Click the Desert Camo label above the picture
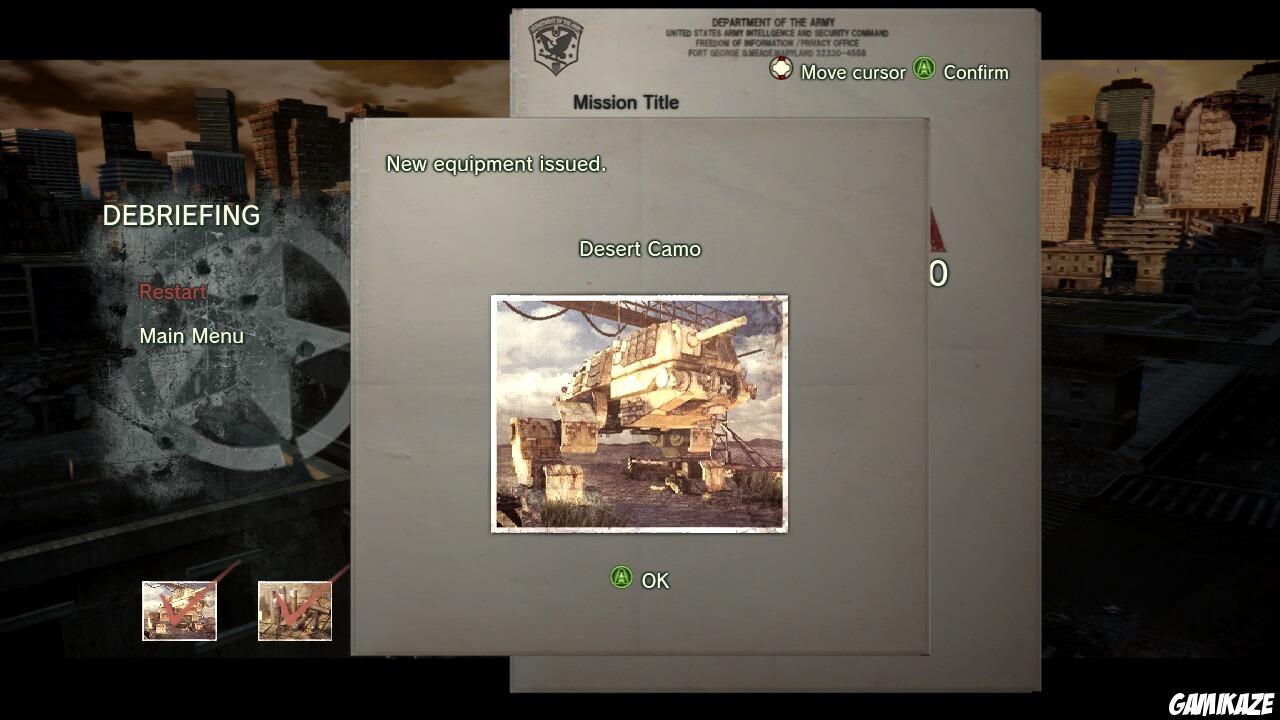 tap(641, 249)
